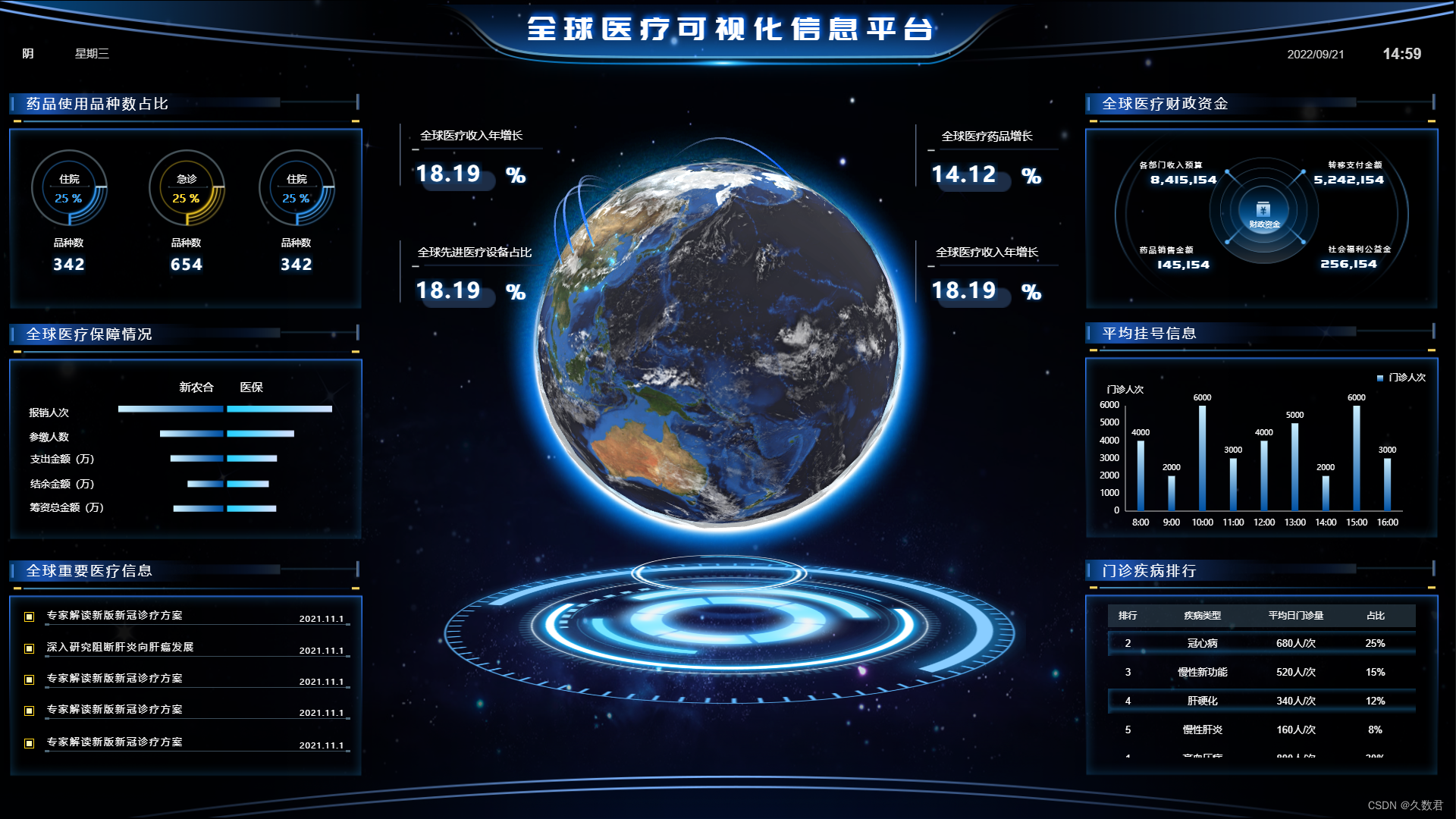The height and width of the screenshot is (819, 1456).
Task: Click the 报销人次 progress bar
Action: coord(224,409)
